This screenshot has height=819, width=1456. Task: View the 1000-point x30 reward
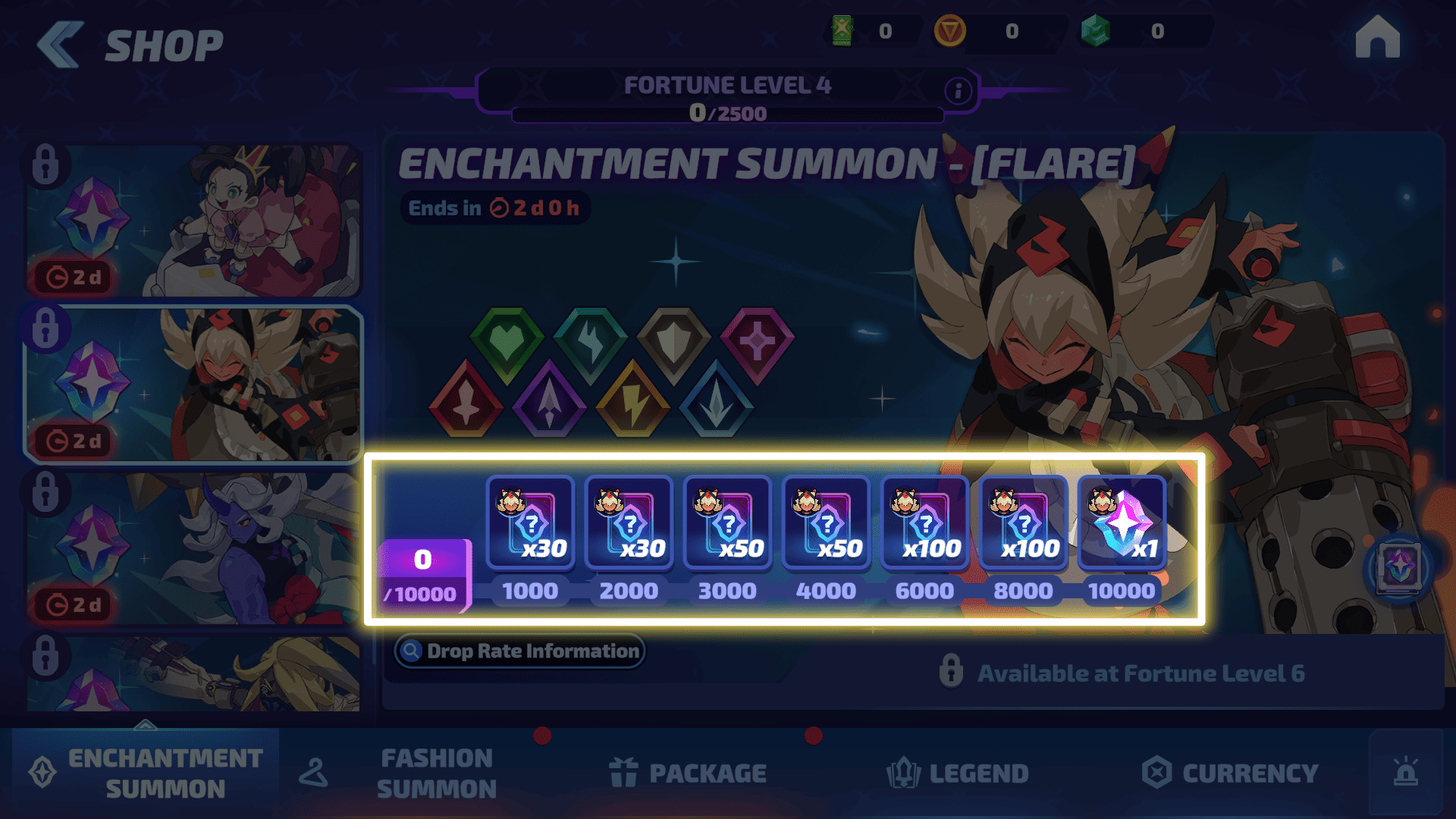[530, 523]
